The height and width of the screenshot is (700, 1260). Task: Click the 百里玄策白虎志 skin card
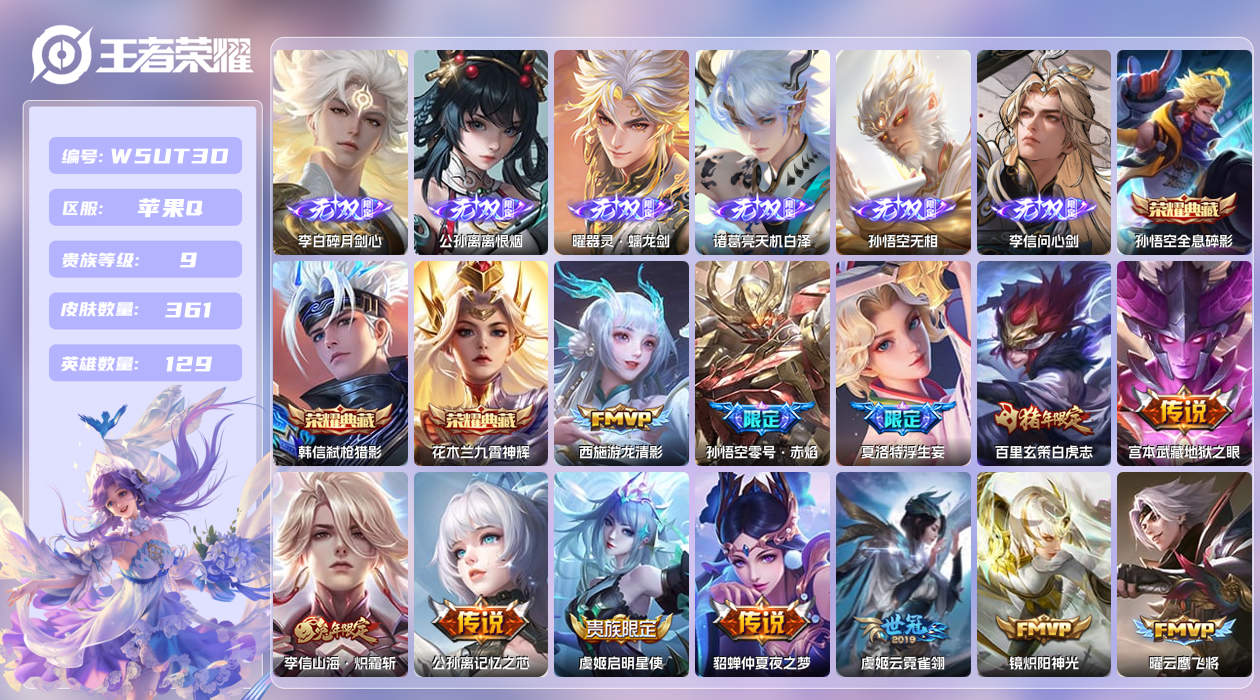(1043, 363)
